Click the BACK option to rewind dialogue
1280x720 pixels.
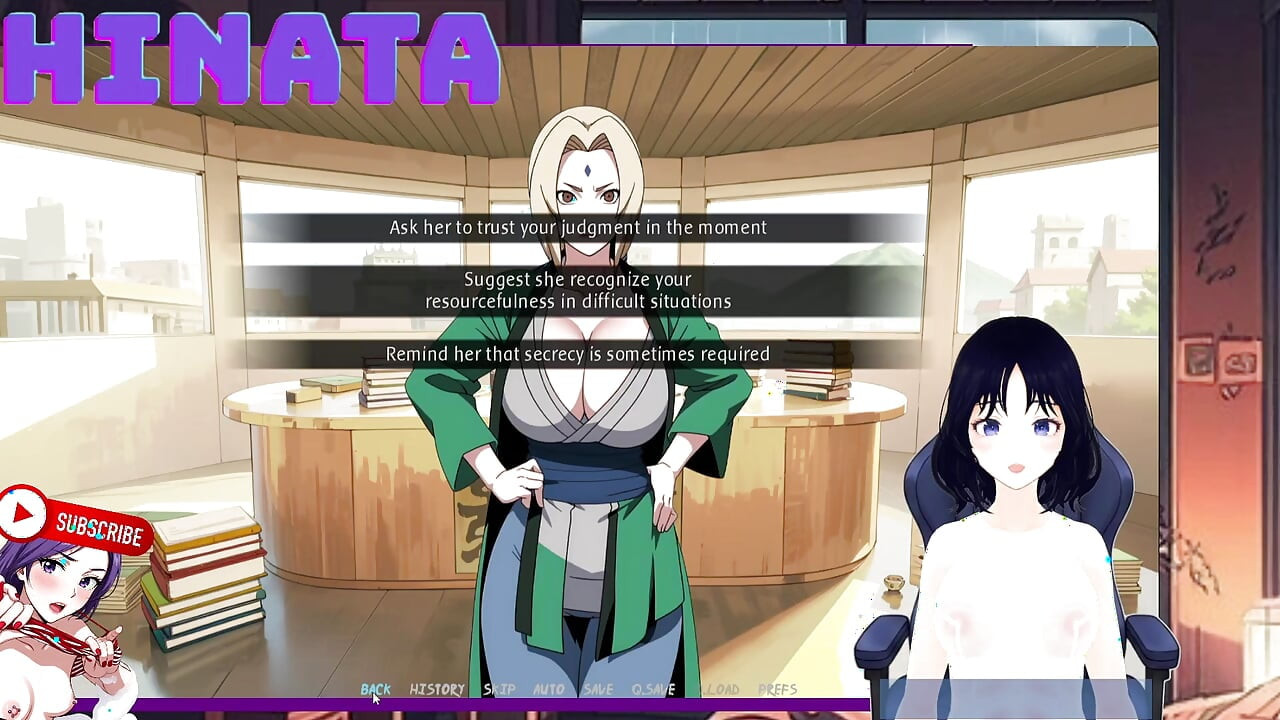coord(375,689)
